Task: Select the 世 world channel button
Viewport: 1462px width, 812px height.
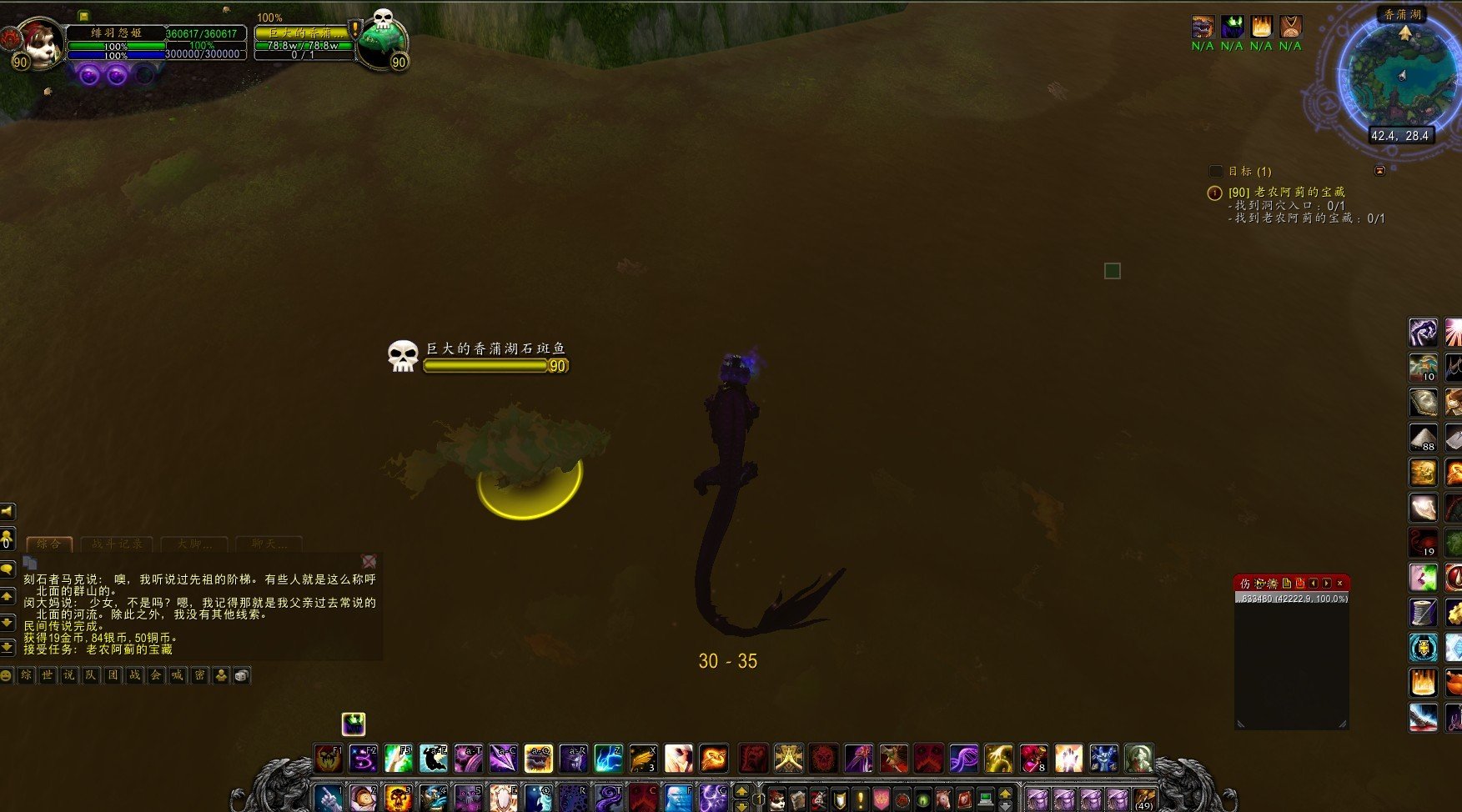Action: coord(48,675)
